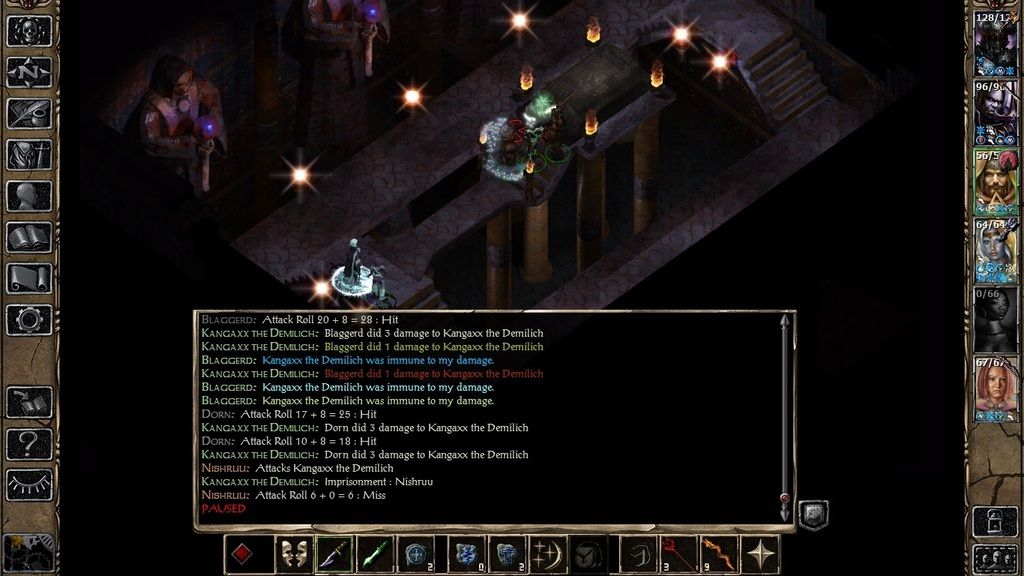
Task: Select the blue-skinned party member portrait
Action: (x=994, y=250)
